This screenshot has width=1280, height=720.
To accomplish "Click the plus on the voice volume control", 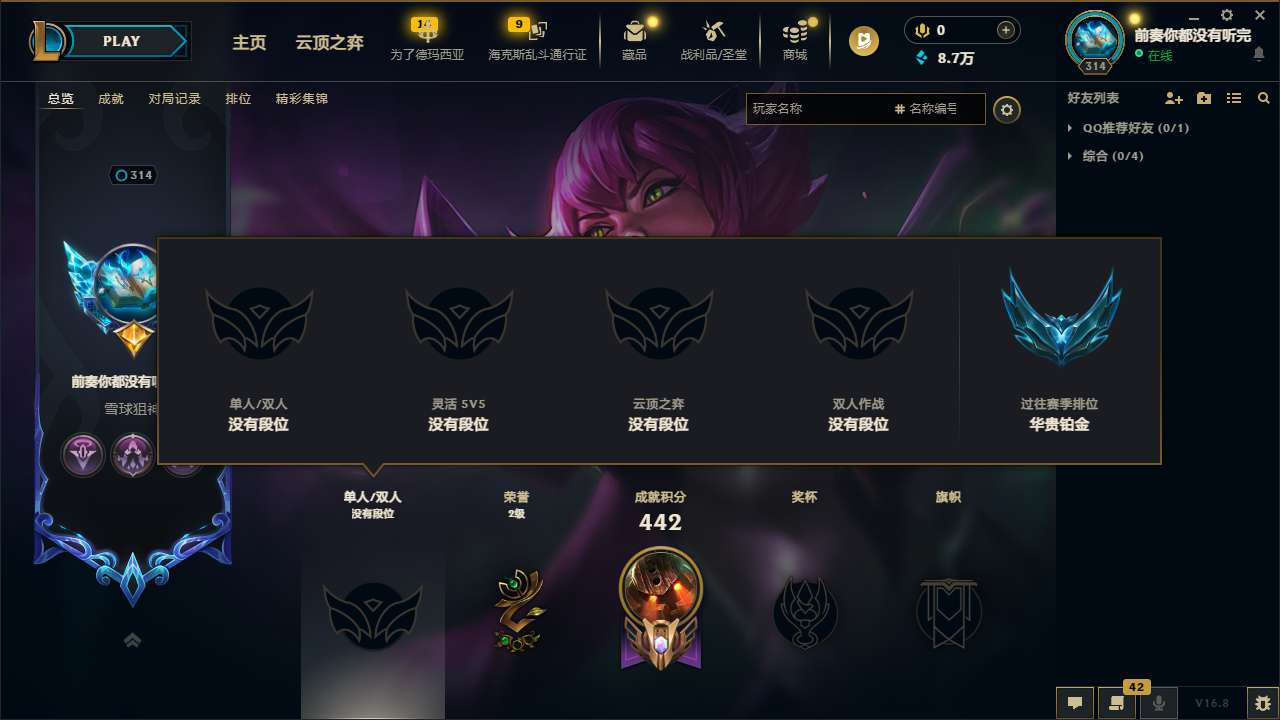I will point(1004,30).
